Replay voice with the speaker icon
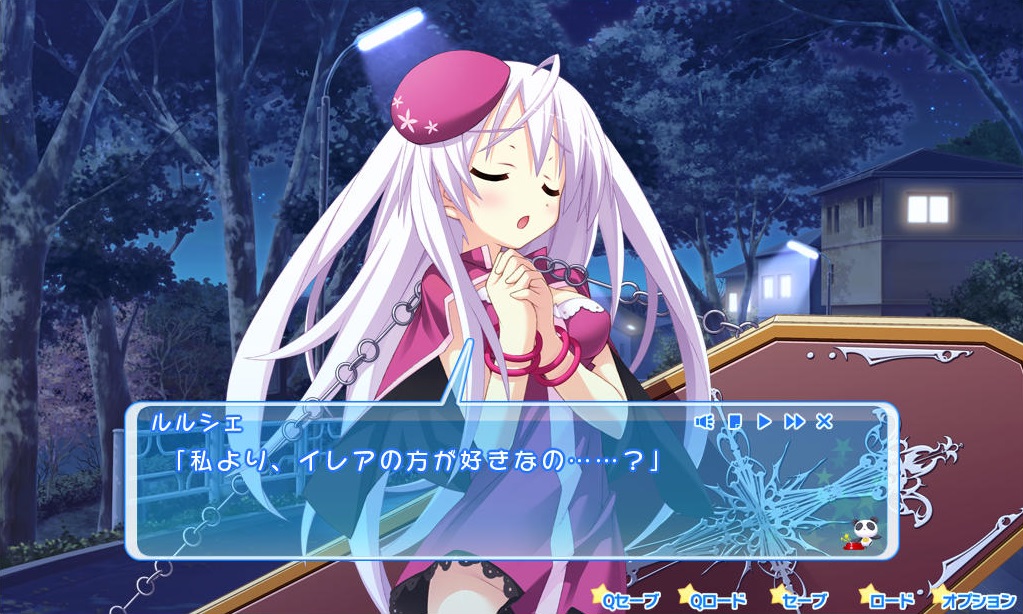The height and width of the screenshot is (614, 1023). click(x=704, y=421)
